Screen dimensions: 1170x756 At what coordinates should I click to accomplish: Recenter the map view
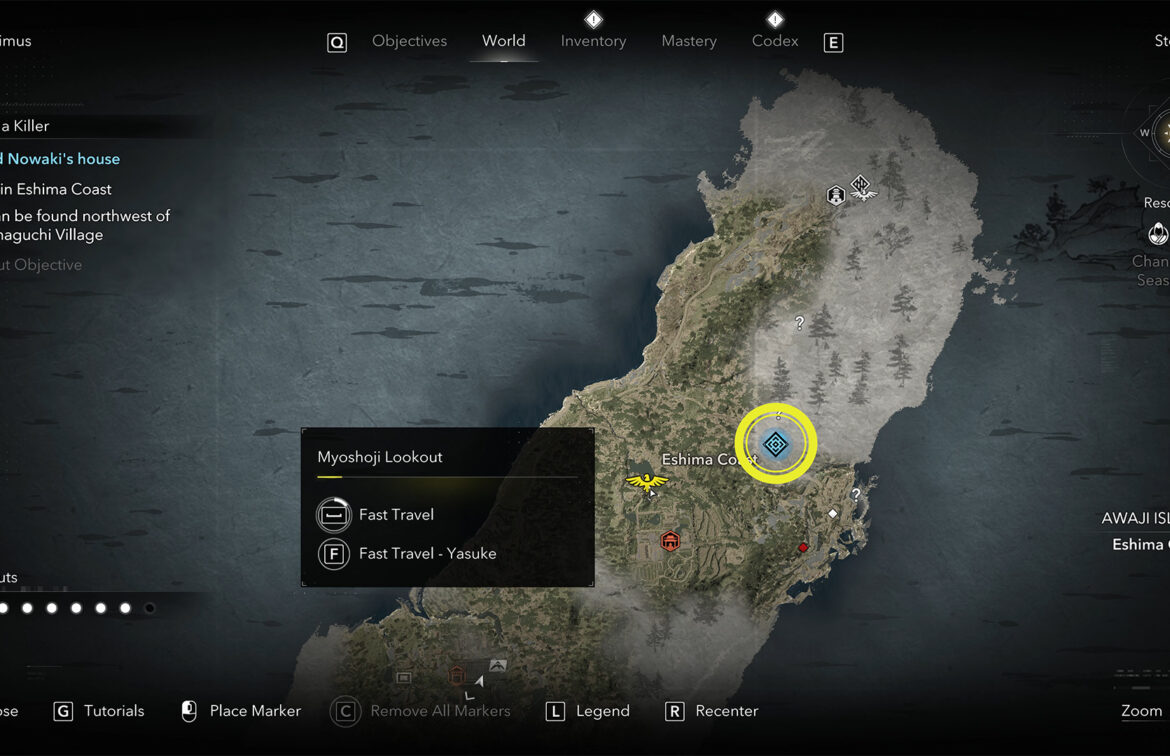click(726, 711)
